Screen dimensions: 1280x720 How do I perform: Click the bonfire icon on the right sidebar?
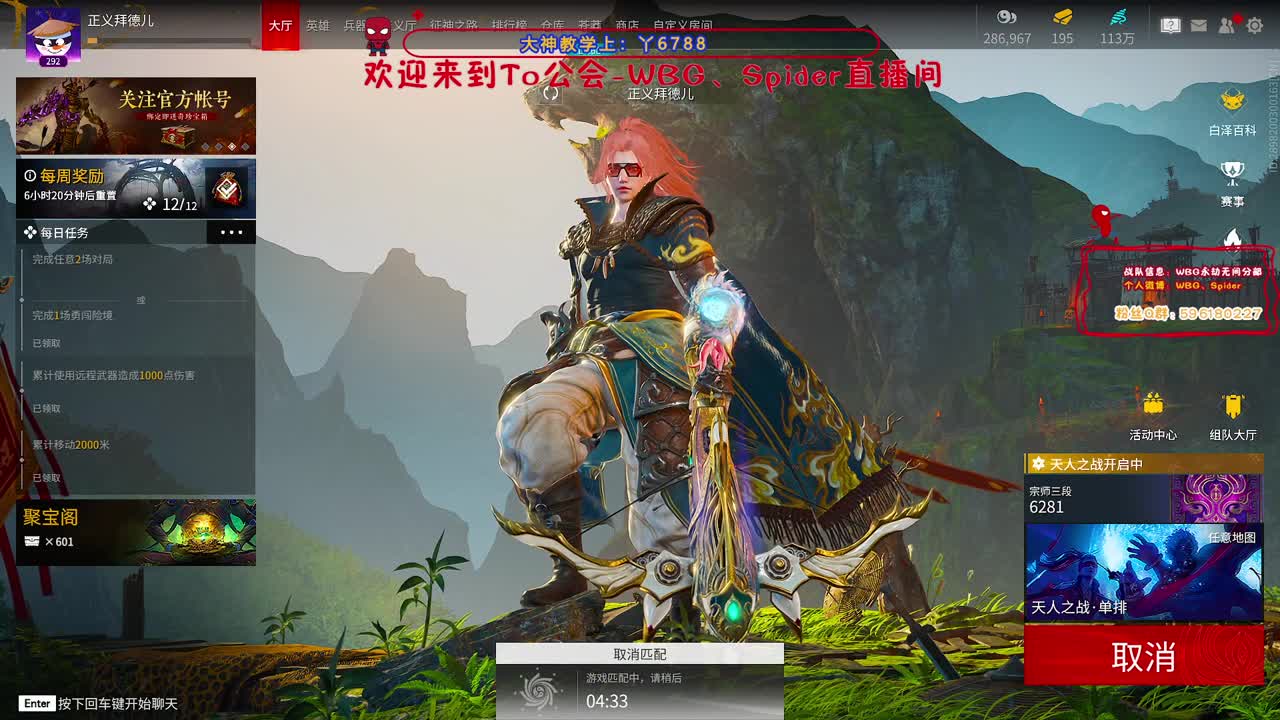[1230, 240]
